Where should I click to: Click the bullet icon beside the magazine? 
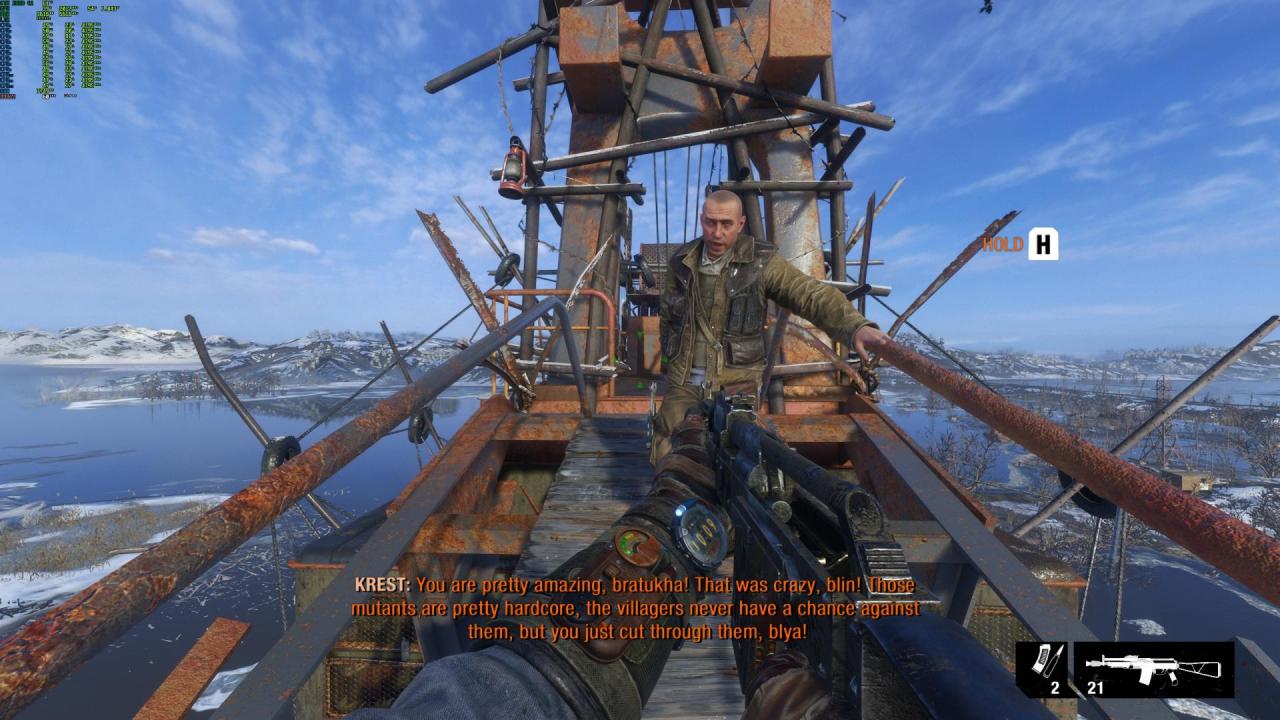[1056, 662]
